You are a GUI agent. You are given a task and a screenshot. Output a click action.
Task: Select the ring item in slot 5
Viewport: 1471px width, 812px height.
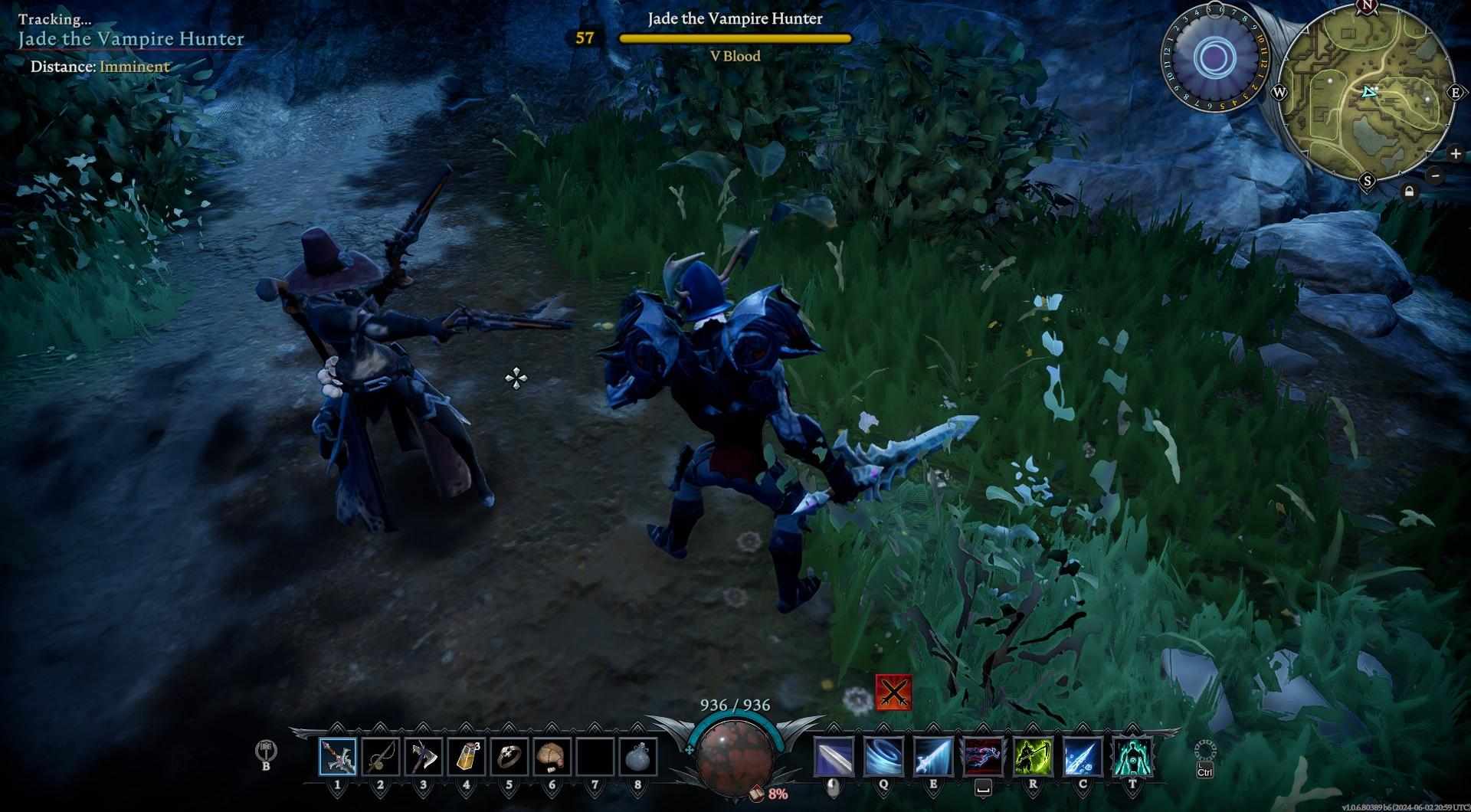tap(509, 757)
